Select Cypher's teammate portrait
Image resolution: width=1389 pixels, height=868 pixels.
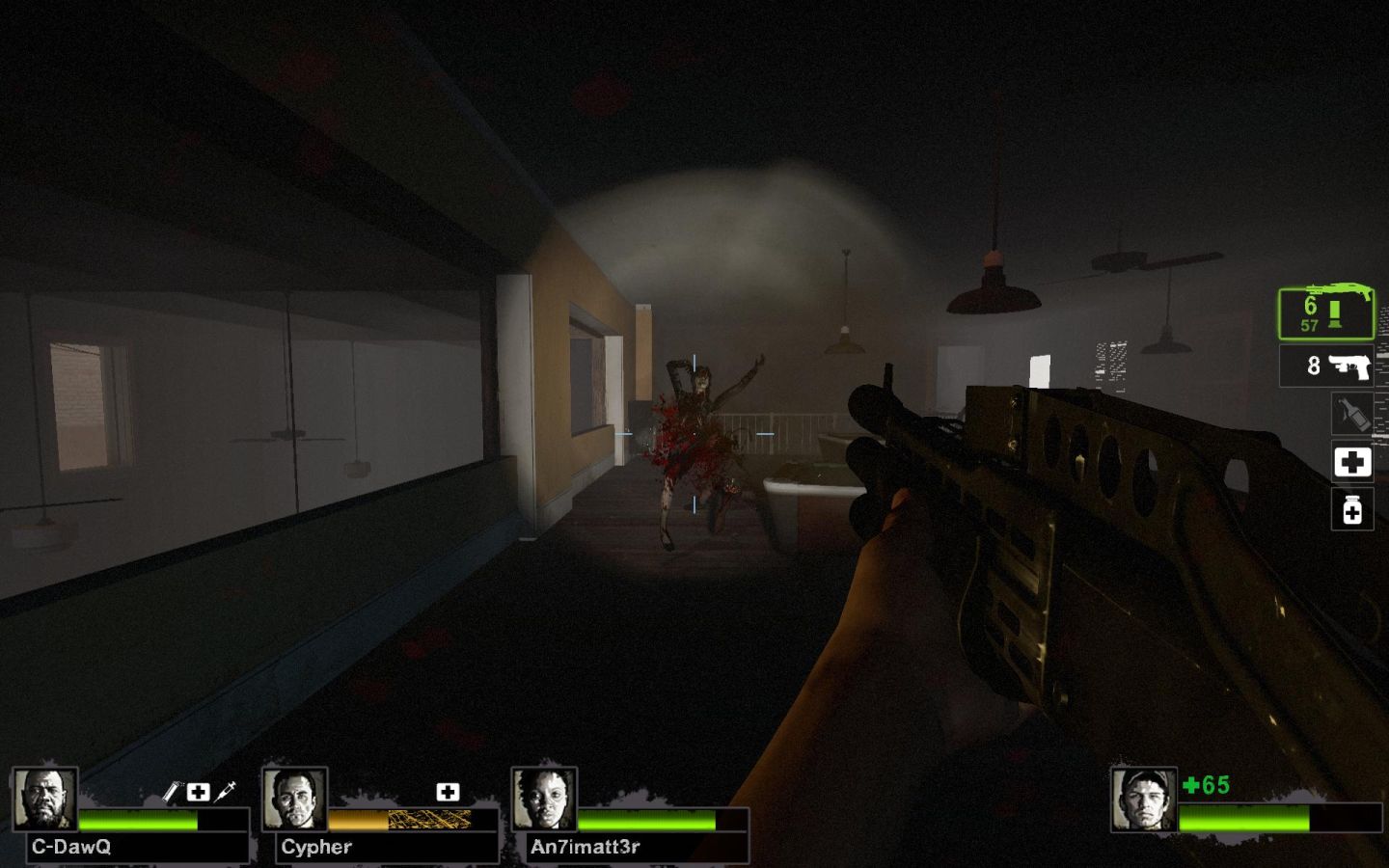pos(294,800)
